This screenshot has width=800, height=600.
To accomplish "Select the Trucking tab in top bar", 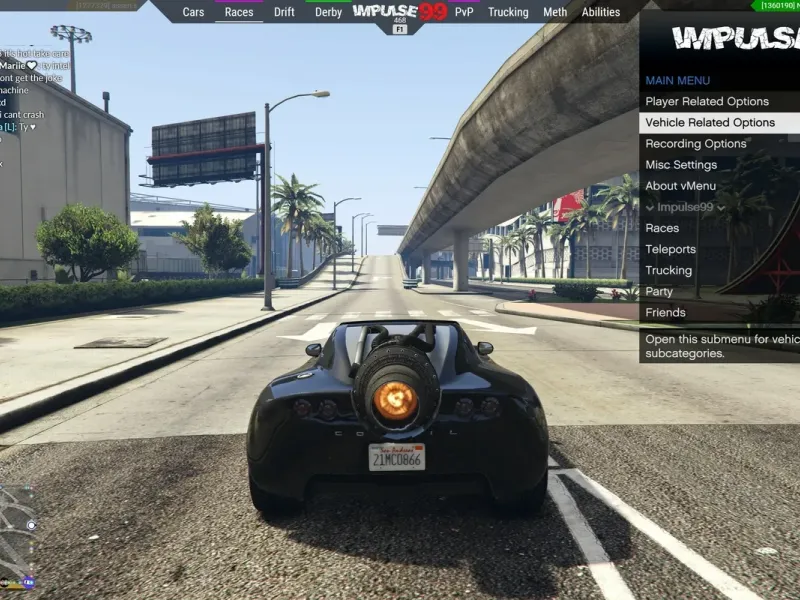I will (508, 12).
